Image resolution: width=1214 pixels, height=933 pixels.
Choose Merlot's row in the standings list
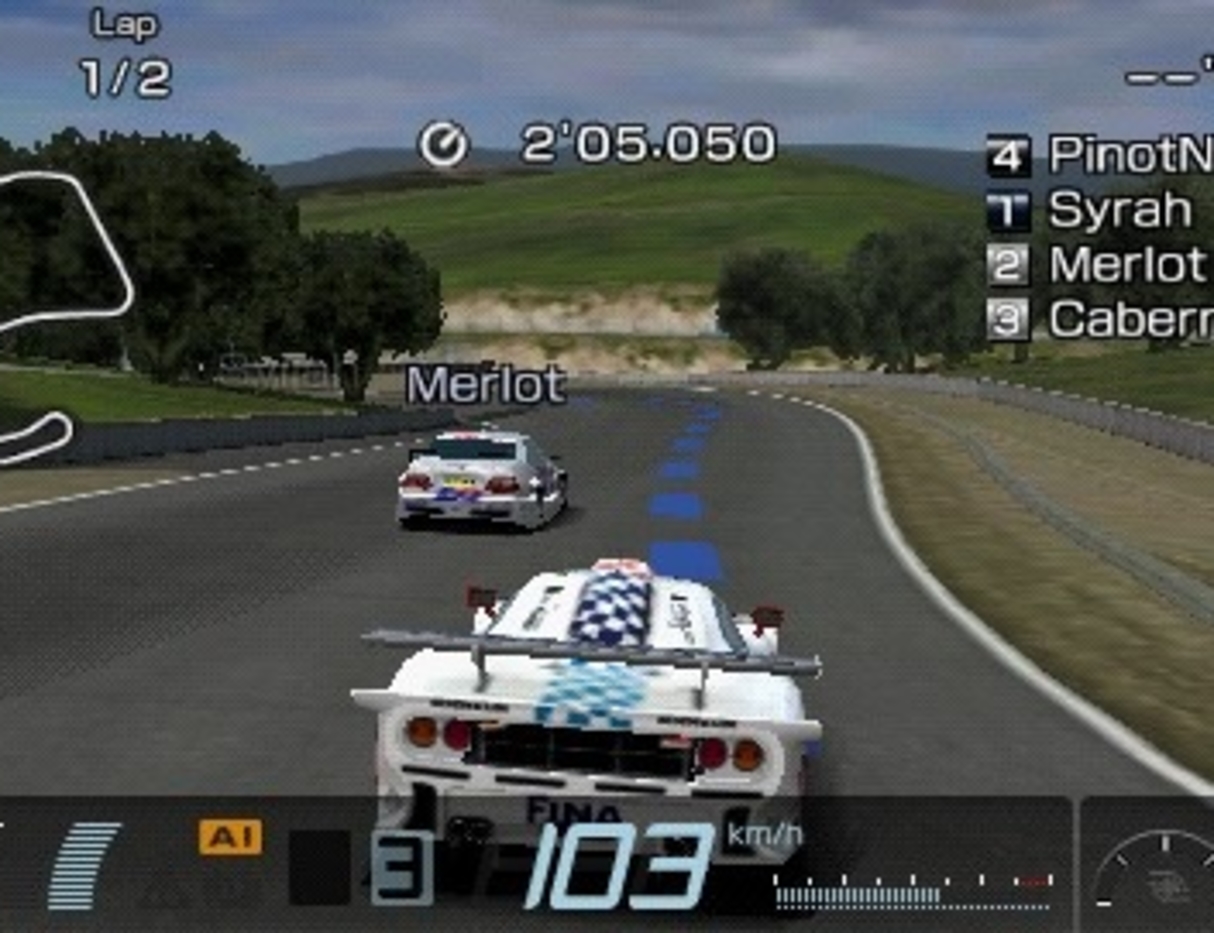pos(1097,265)
